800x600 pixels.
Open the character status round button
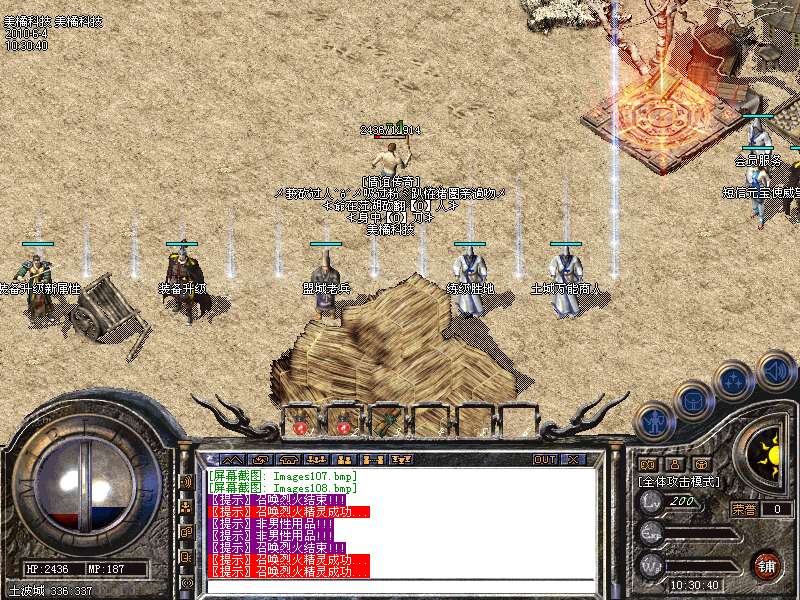(x=653, y=422)
